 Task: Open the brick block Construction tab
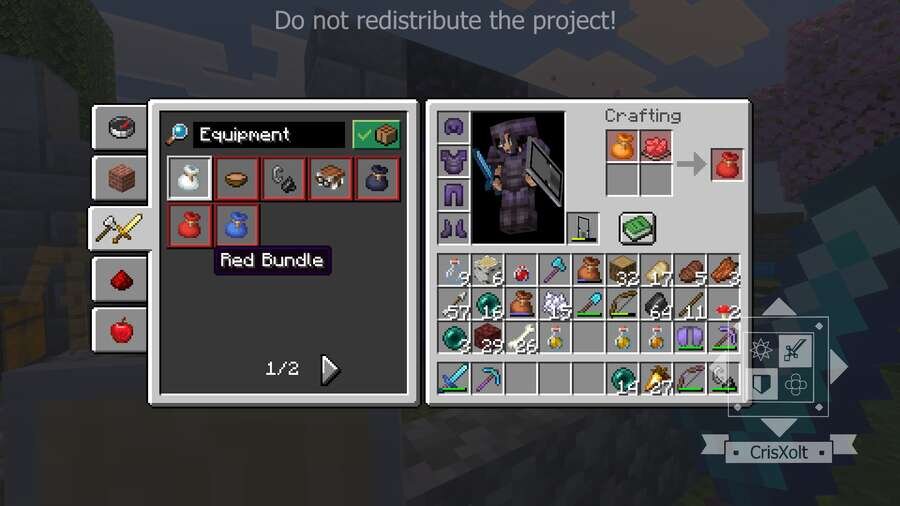(120, 178)
